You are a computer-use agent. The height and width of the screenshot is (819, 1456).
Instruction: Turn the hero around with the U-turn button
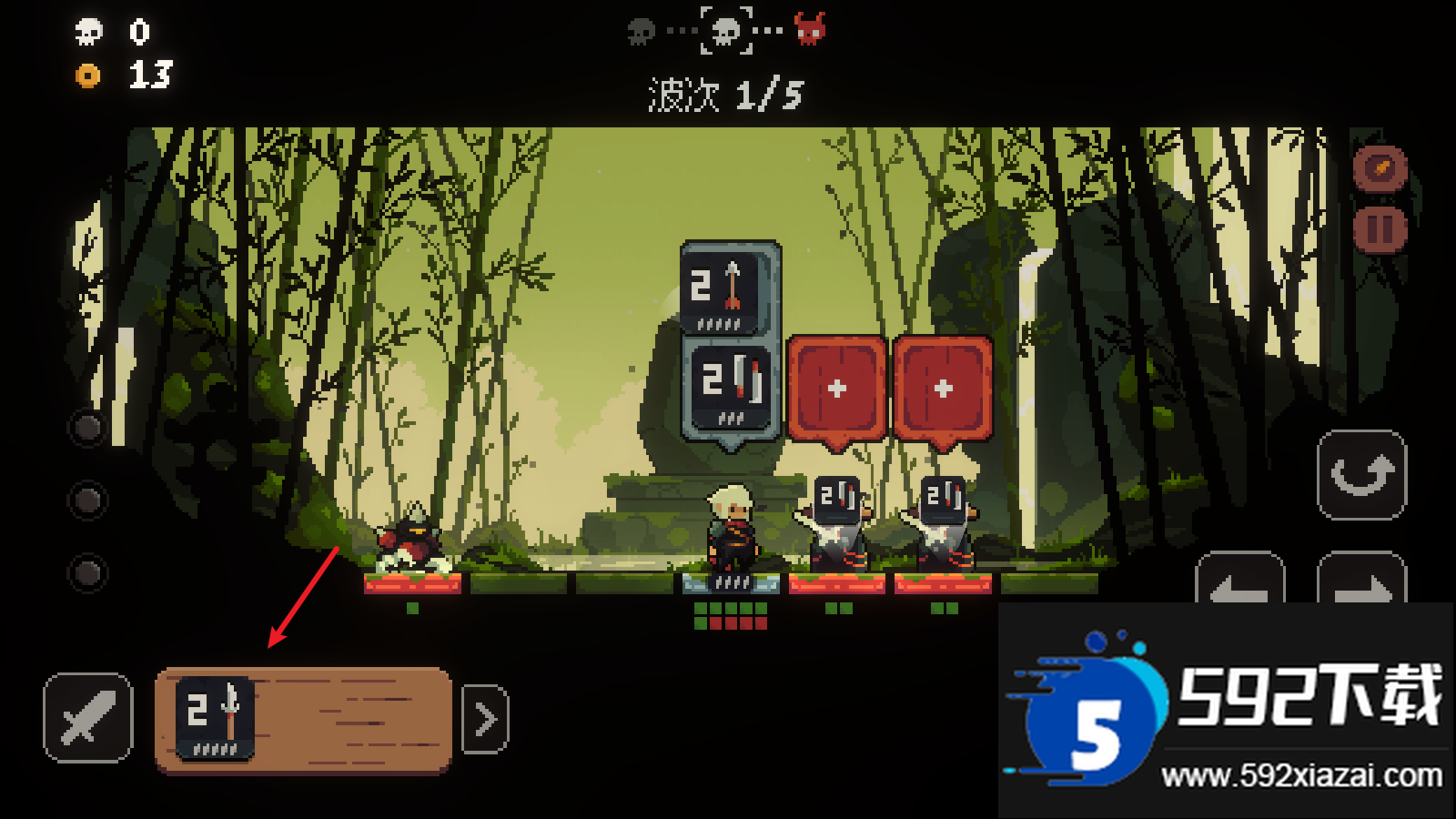click(1361, 475)
